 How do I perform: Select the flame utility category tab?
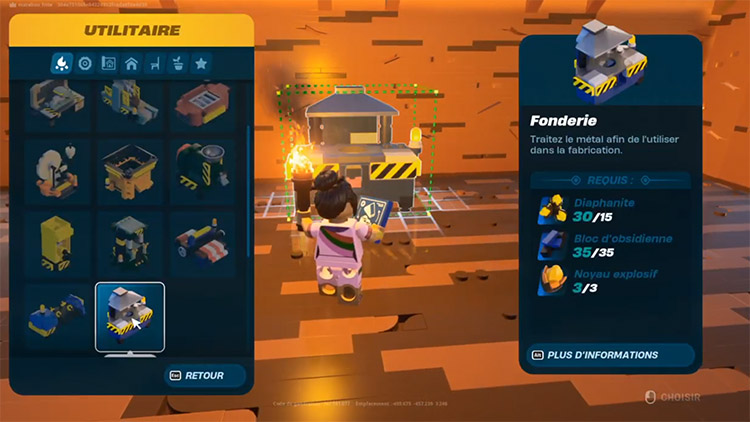pos(62,63)
